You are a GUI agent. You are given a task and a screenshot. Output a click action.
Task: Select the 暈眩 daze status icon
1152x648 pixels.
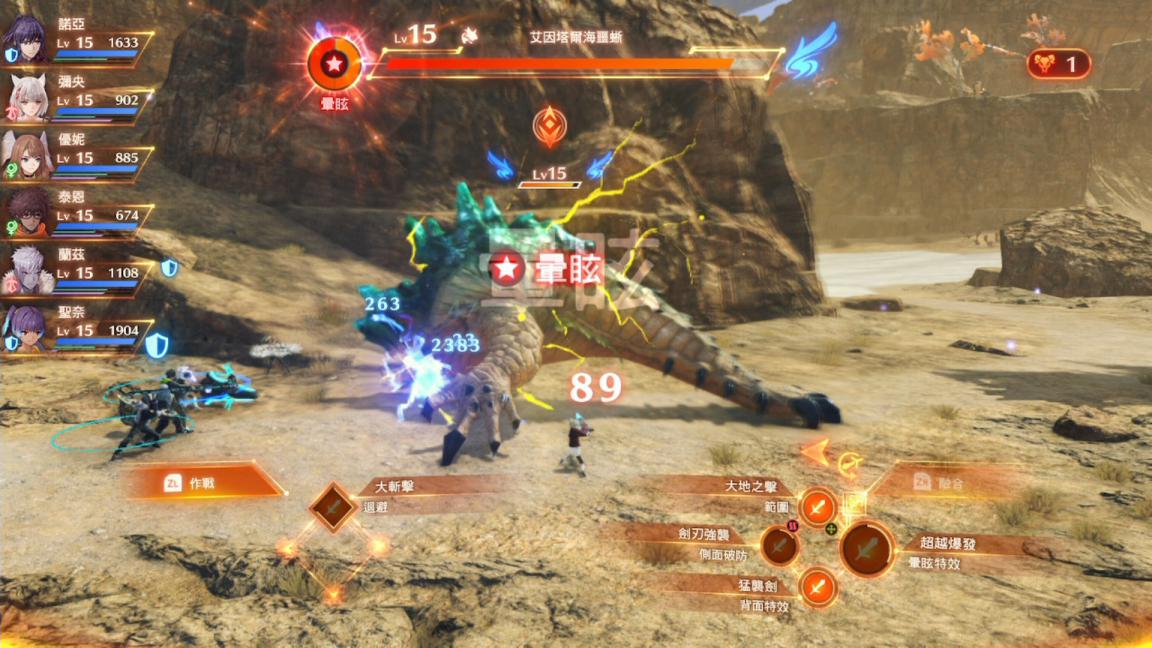point(335,63)
